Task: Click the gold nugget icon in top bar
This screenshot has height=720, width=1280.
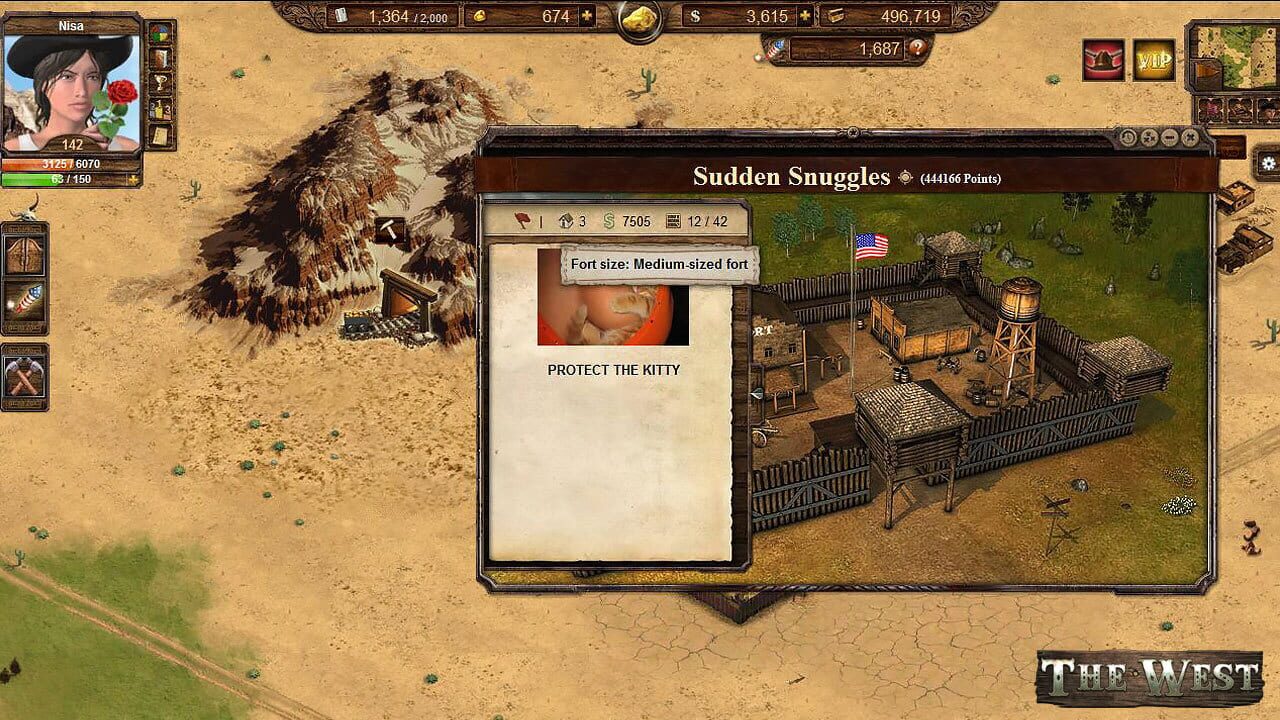Action: pyautogui.click(x=639, y=19)
